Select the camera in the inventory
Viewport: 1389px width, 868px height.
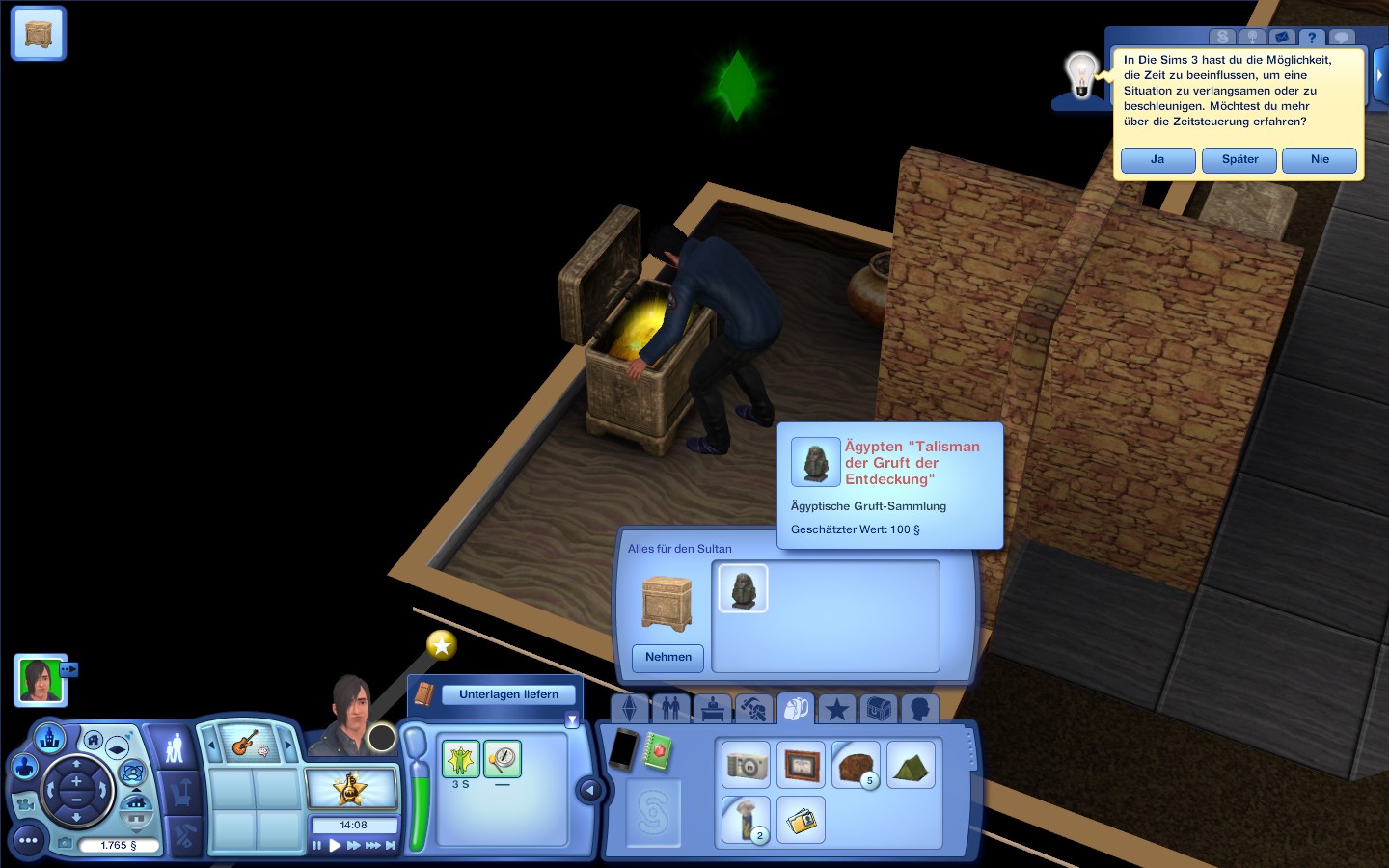click(747, 766)
